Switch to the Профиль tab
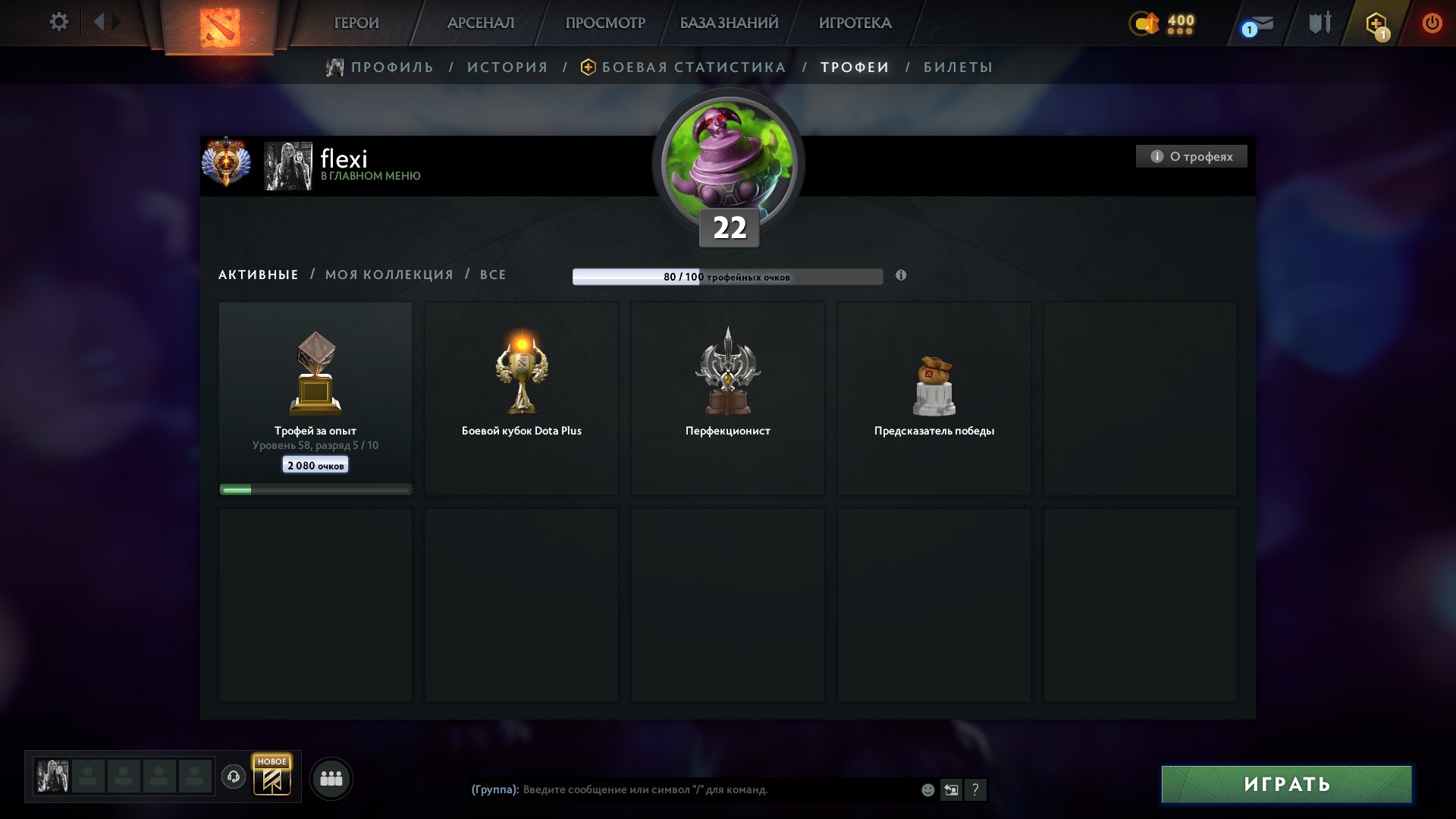The height and width of the screenshot is (819, 1456). [x=391, y=67]
